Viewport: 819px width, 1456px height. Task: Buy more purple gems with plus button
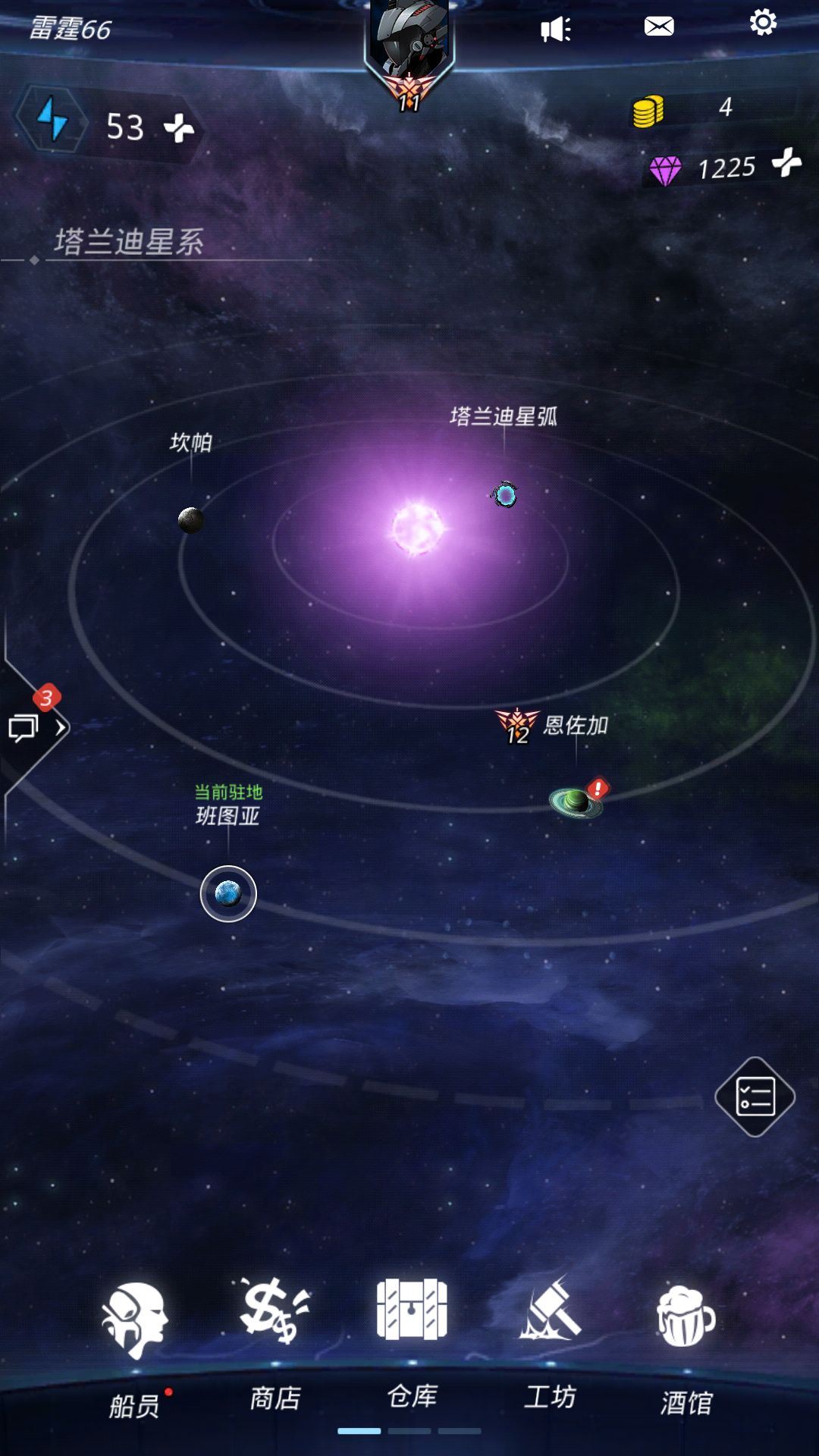[786, 162]
